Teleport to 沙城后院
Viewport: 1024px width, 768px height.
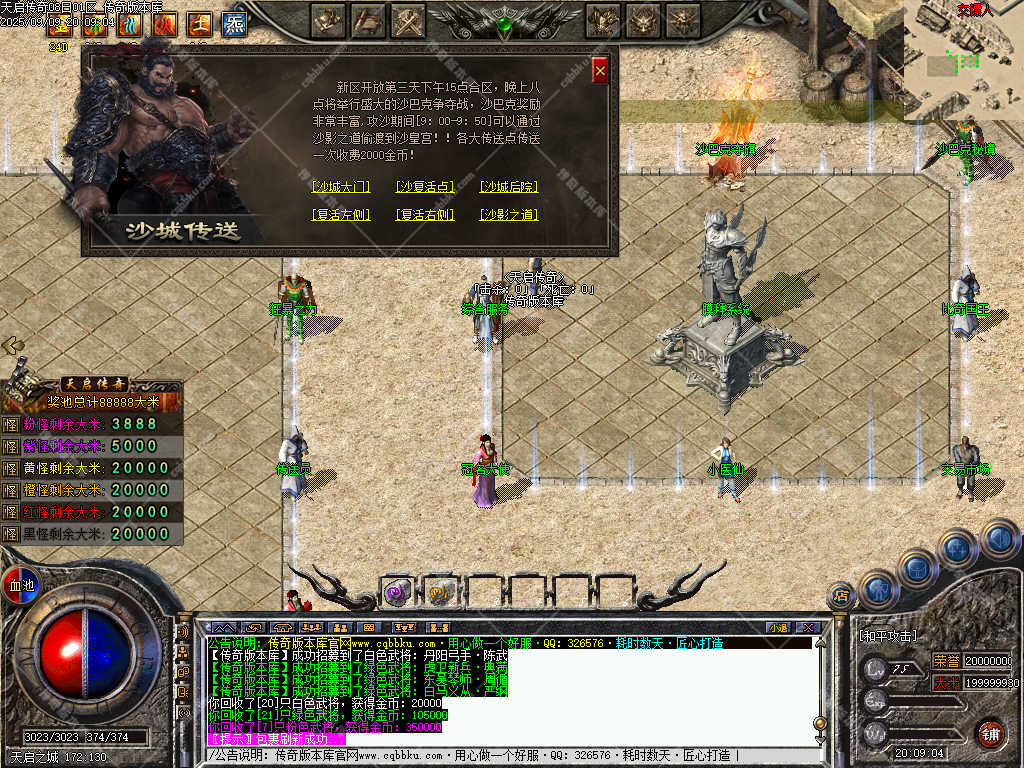(509, 187)
